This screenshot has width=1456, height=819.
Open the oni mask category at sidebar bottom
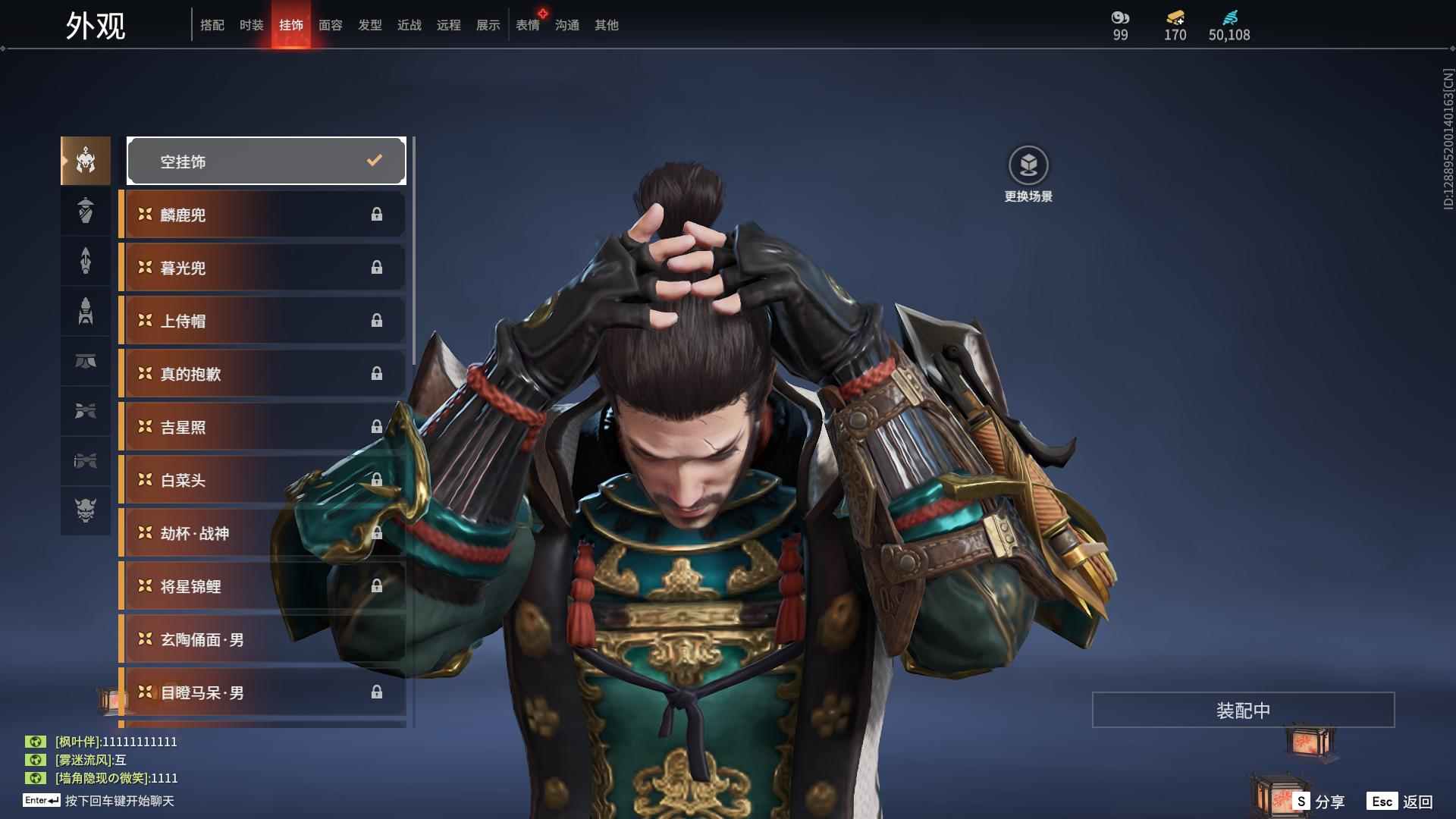pyautogui.click(x=86, y=511)
